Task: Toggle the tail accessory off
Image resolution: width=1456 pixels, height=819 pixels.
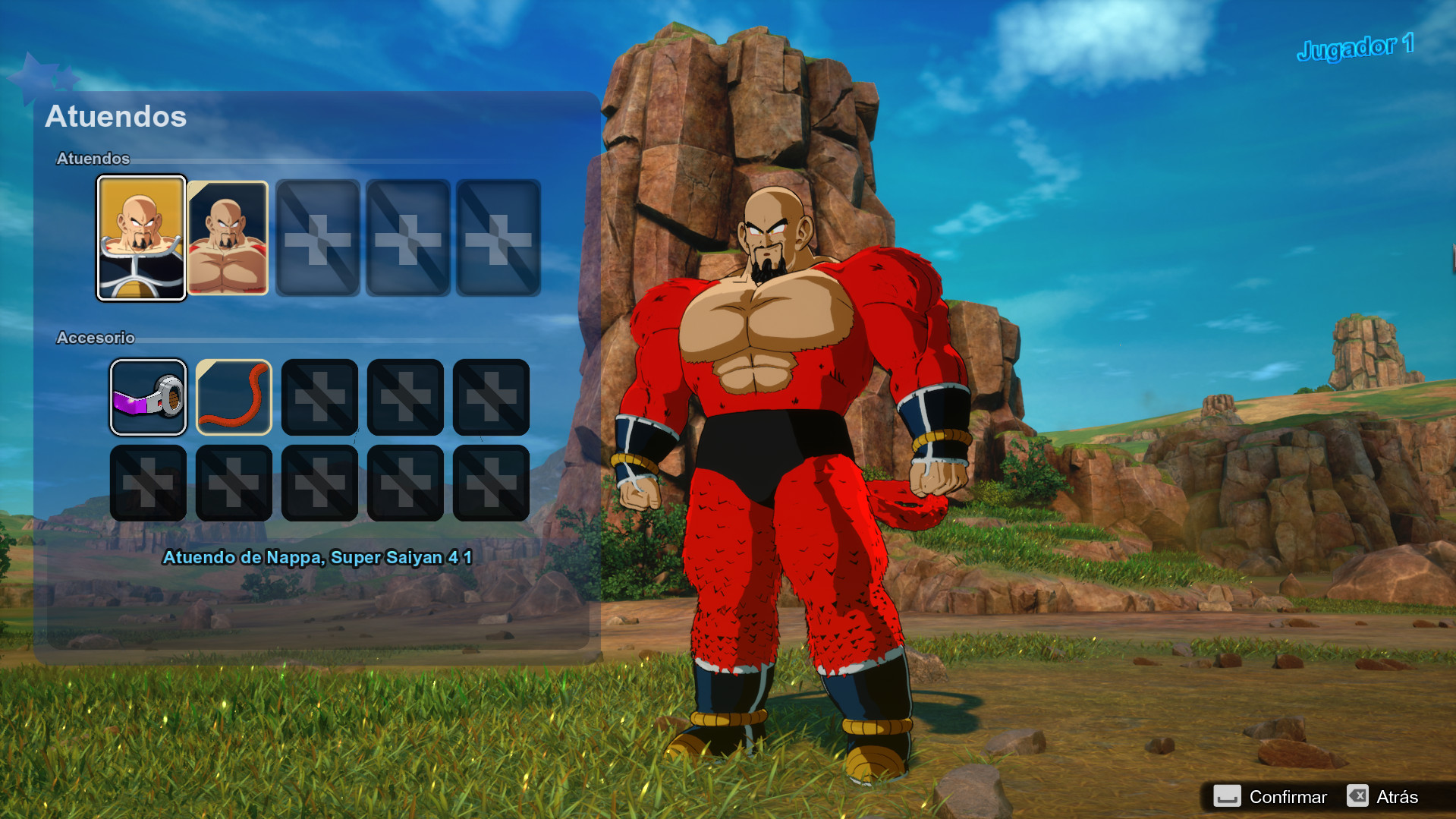Action: pyautogui.click(x=234, y=396)
